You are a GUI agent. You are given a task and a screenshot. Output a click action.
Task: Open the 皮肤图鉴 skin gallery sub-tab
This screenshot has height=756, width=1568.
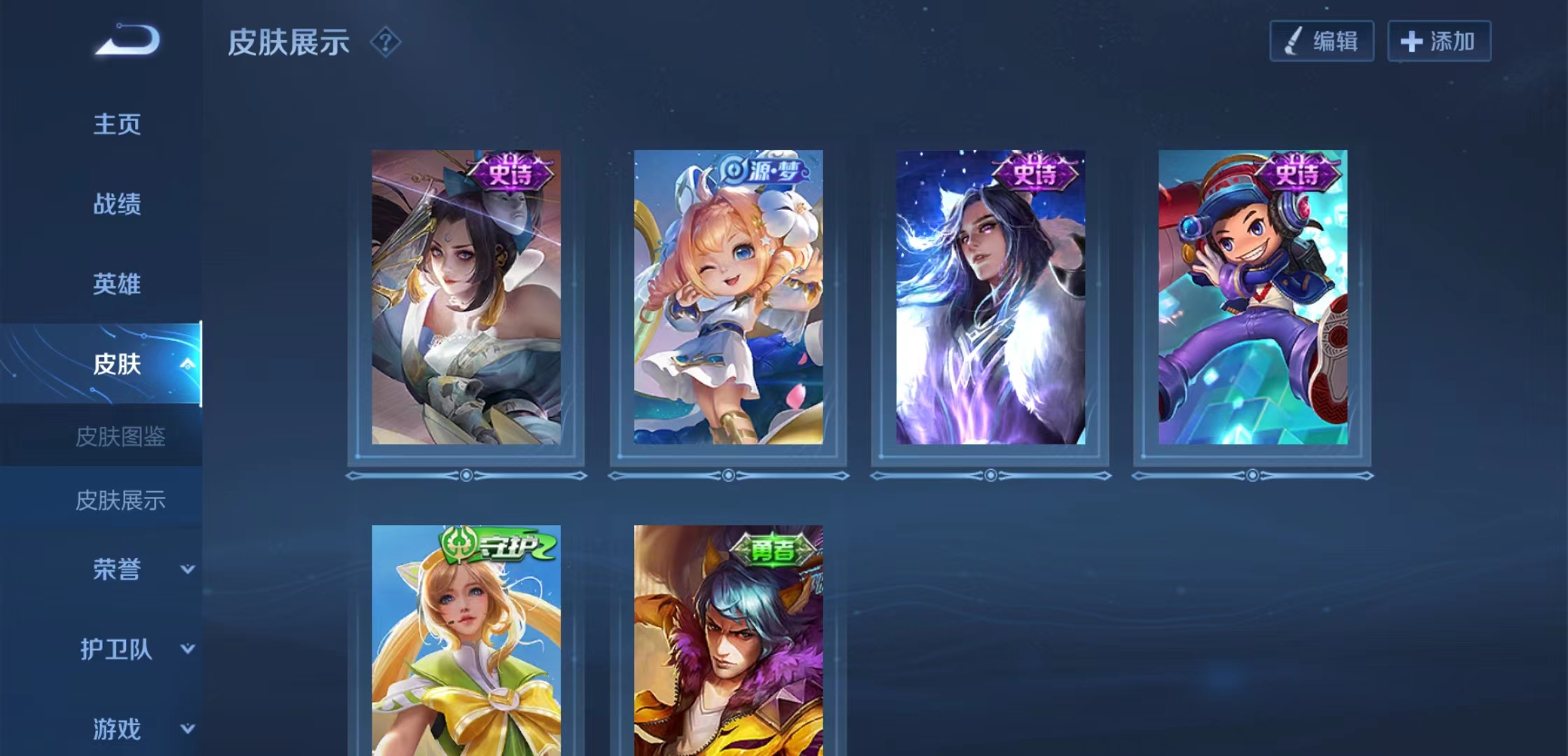point(120,437)
